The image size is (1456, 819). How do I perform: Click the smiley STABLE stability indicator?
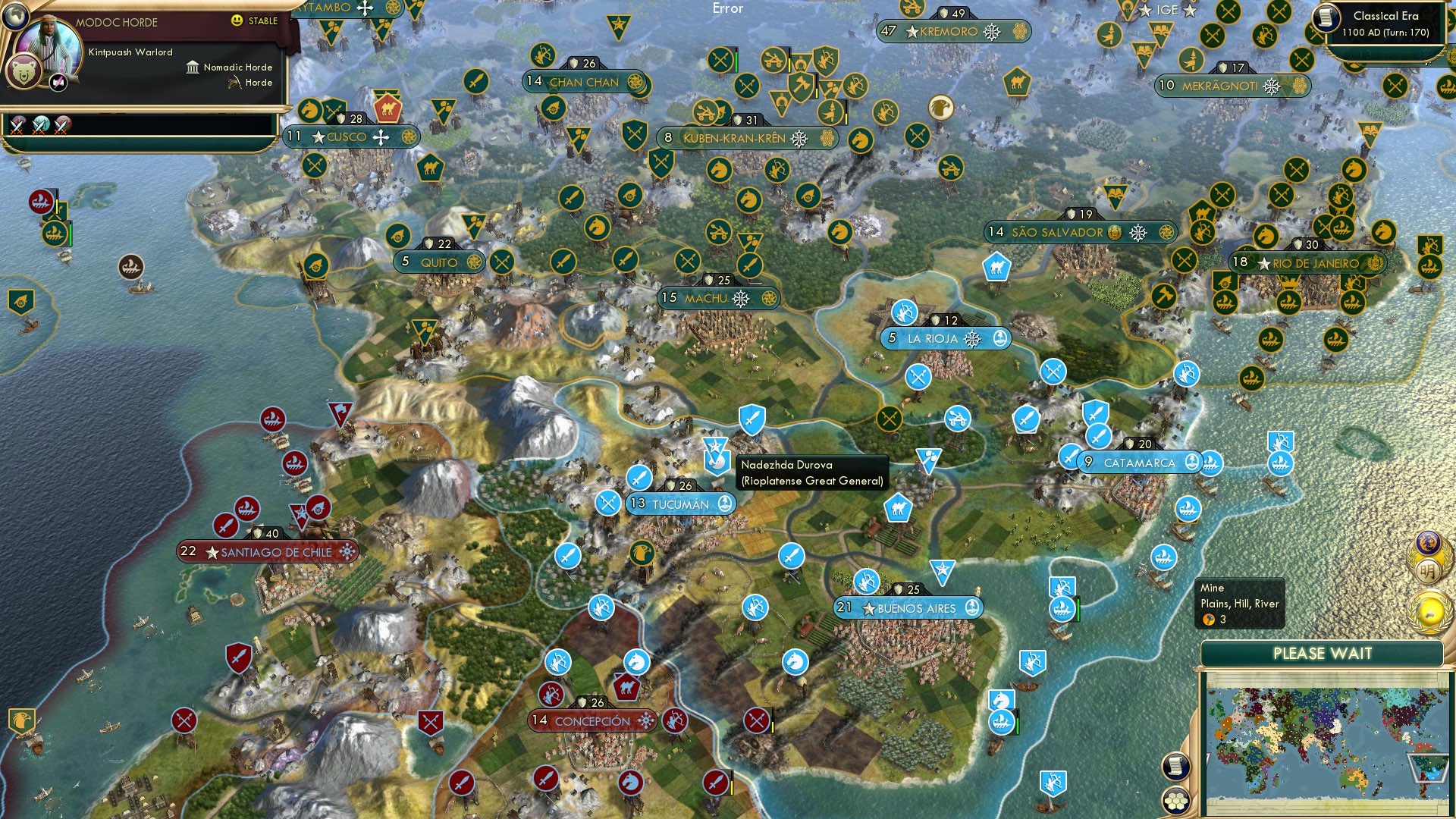point(237,21)
